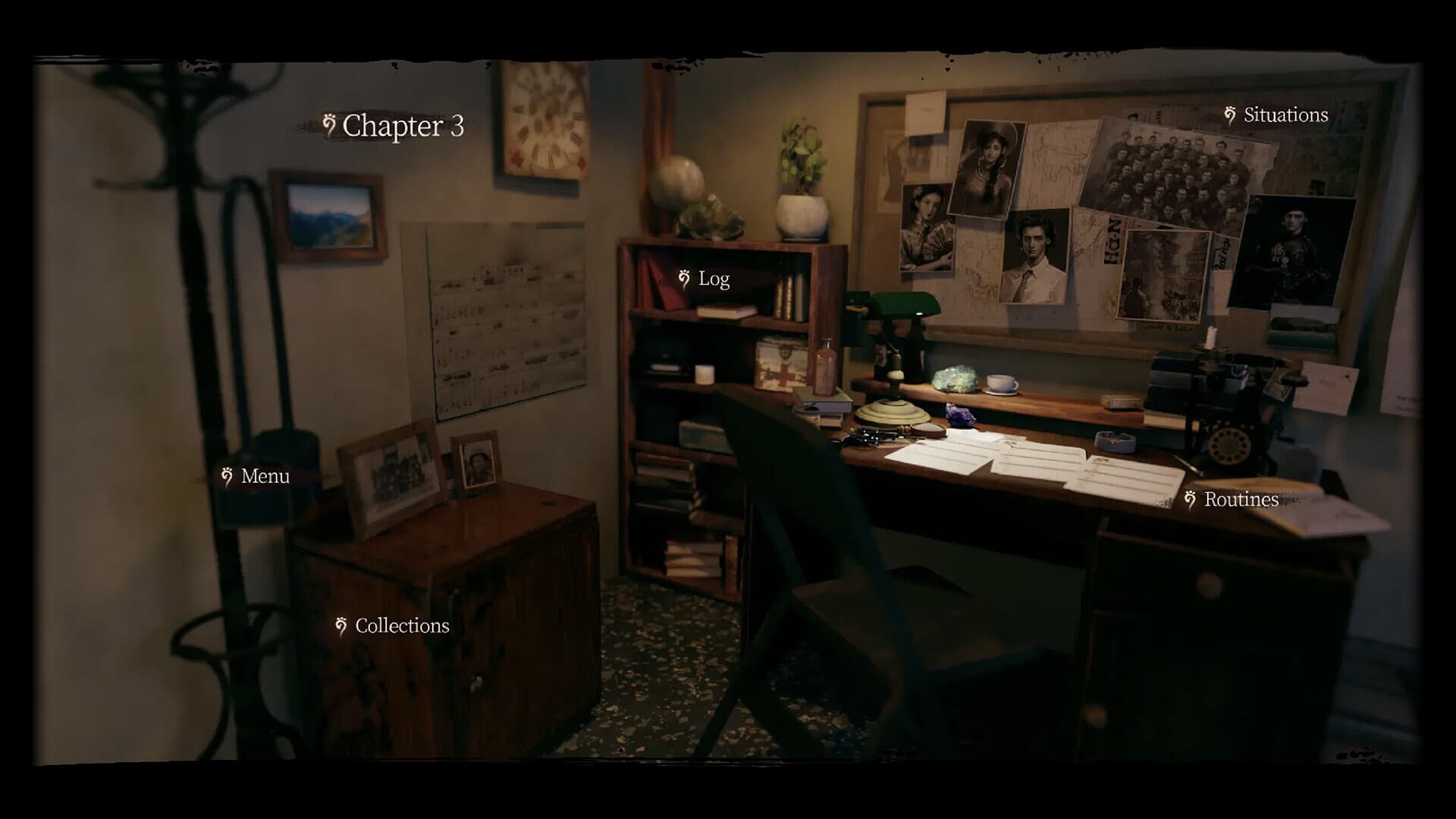Click the framed mountain picture on the wall
This screenshot has height=819, width=1456.
328,214
